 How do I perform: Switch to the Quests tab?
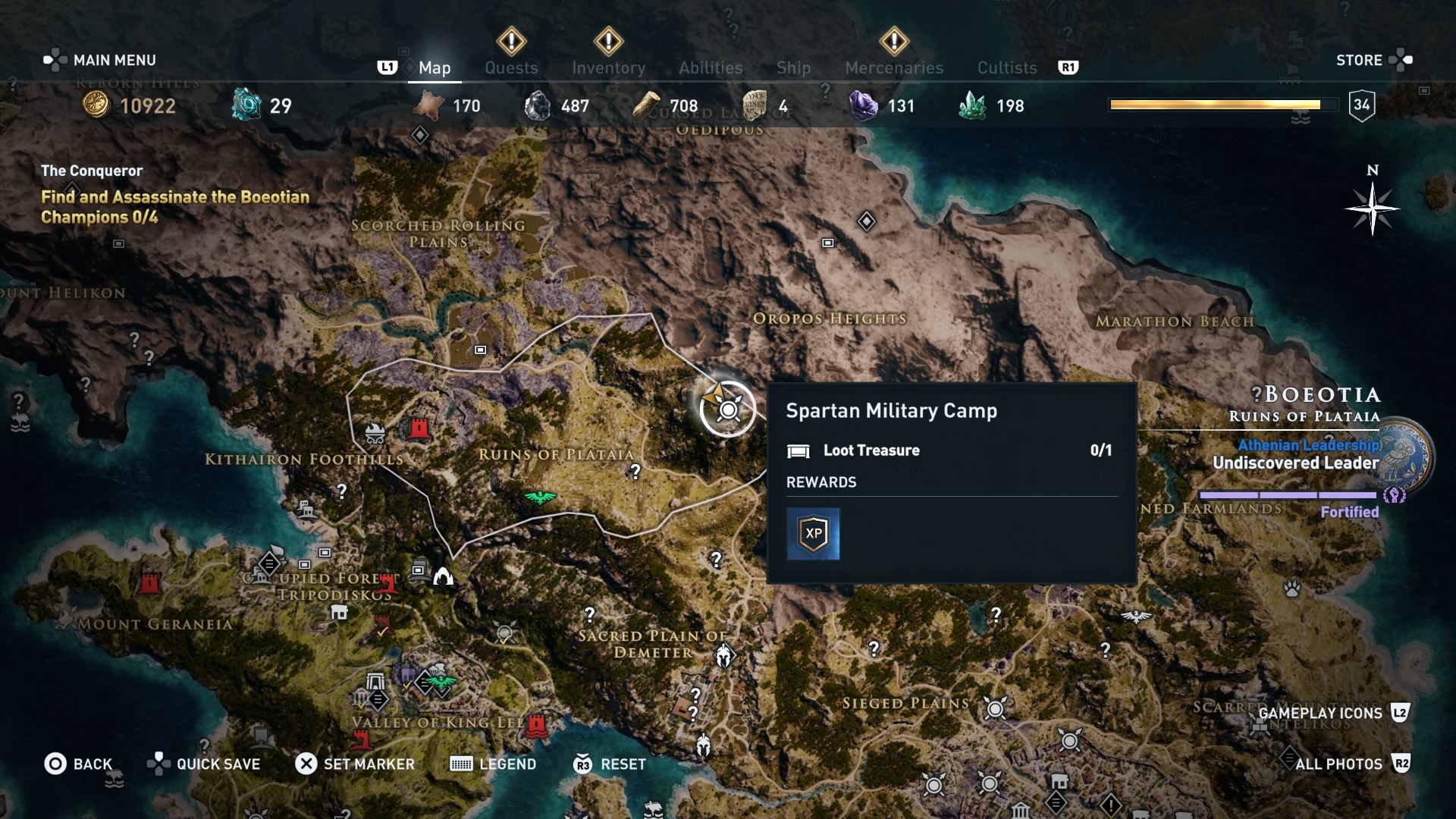pyautogui.click(x=511, y=67)
